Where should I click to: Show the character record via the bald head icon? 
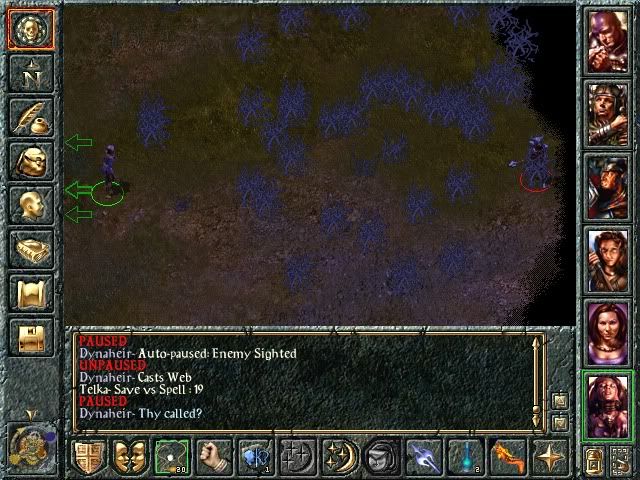pyautogui.click(x=29, y=205)
